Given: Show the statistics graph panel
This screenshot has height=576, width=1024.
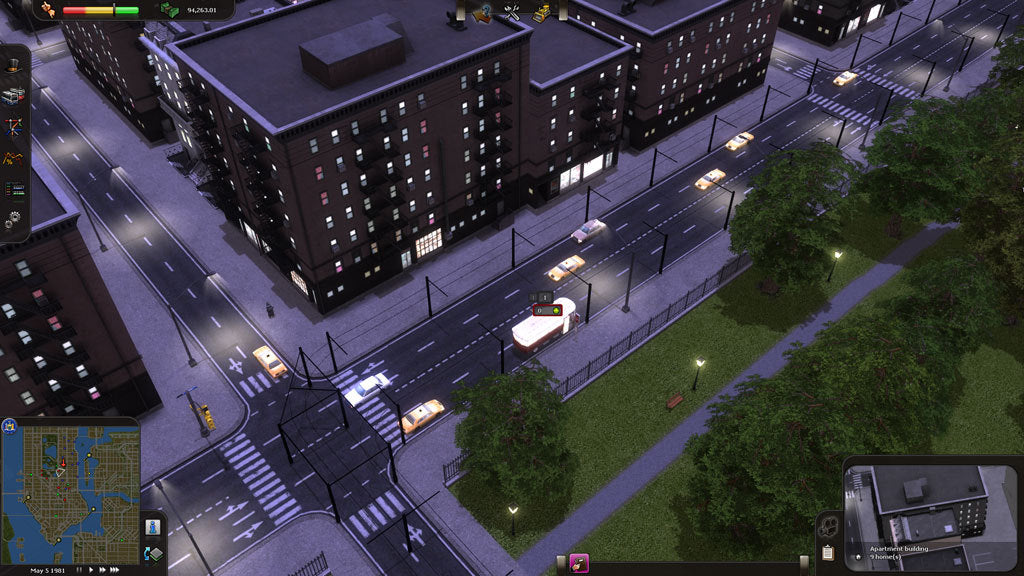Looking at the screenshot, I should pyautogui.click(x=13, y=158).
